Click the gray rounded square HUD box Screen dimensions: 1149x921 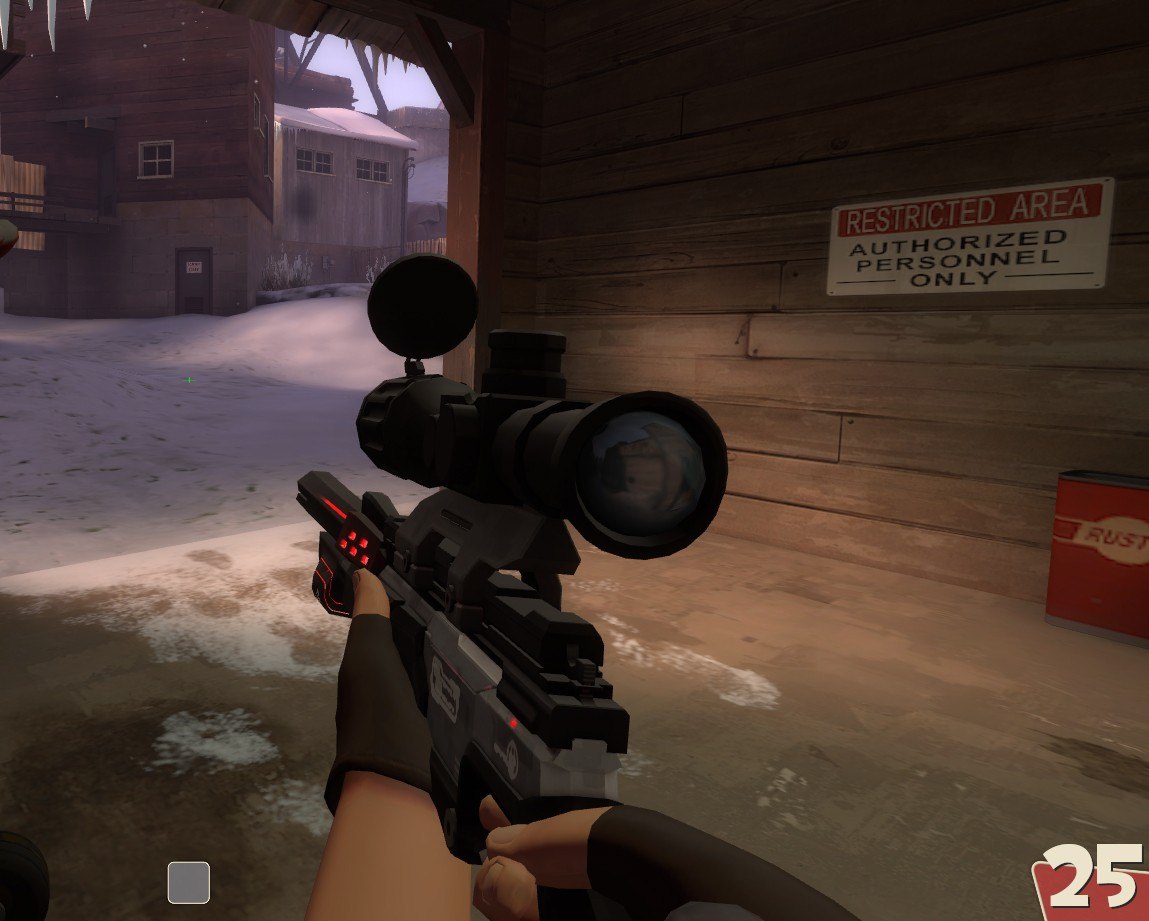click(x=188, y=882)
